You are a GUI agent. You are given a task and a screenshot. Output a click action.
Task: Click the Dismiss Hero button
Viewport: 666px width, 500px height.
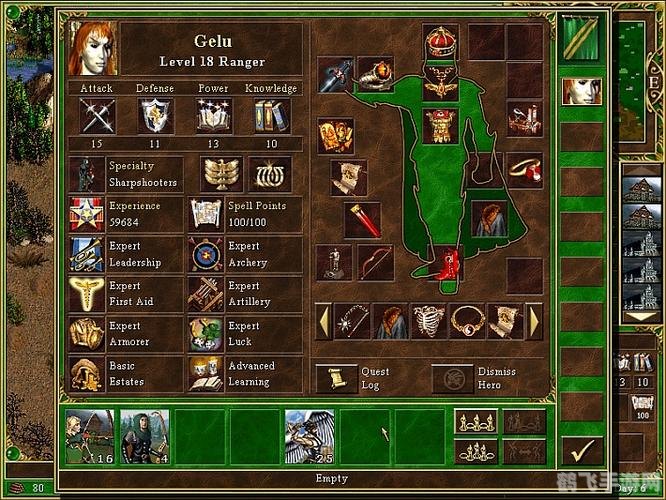point(452,378)
